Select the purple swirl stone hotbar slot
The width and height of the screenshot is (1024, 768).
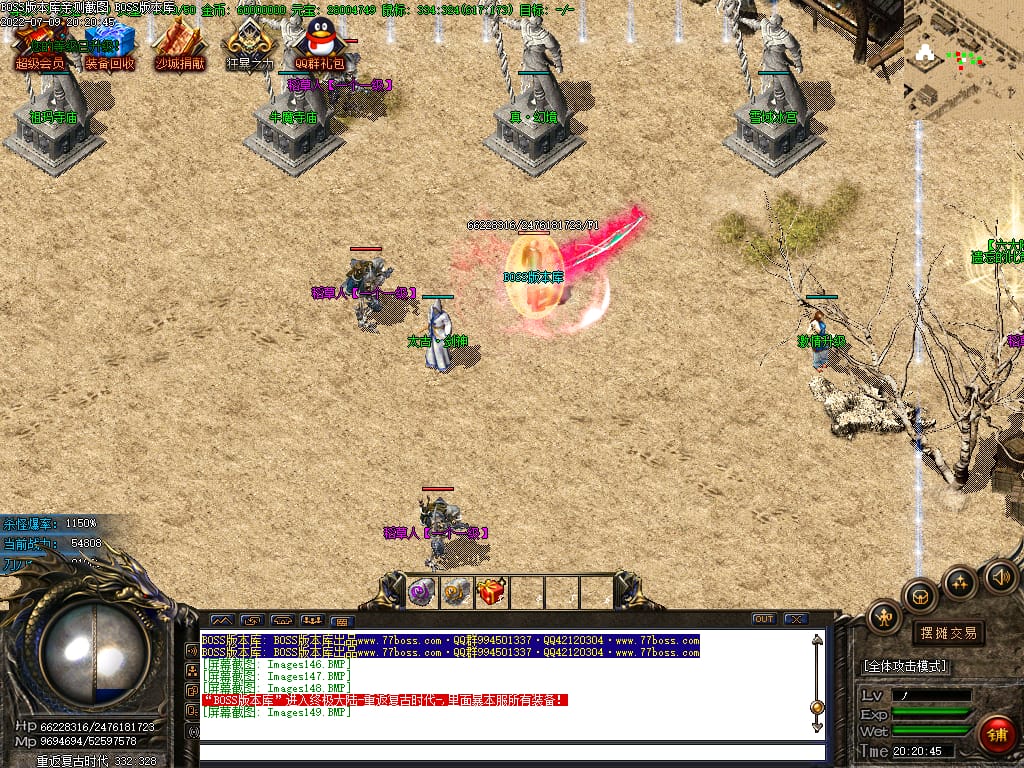click(422, 592)
